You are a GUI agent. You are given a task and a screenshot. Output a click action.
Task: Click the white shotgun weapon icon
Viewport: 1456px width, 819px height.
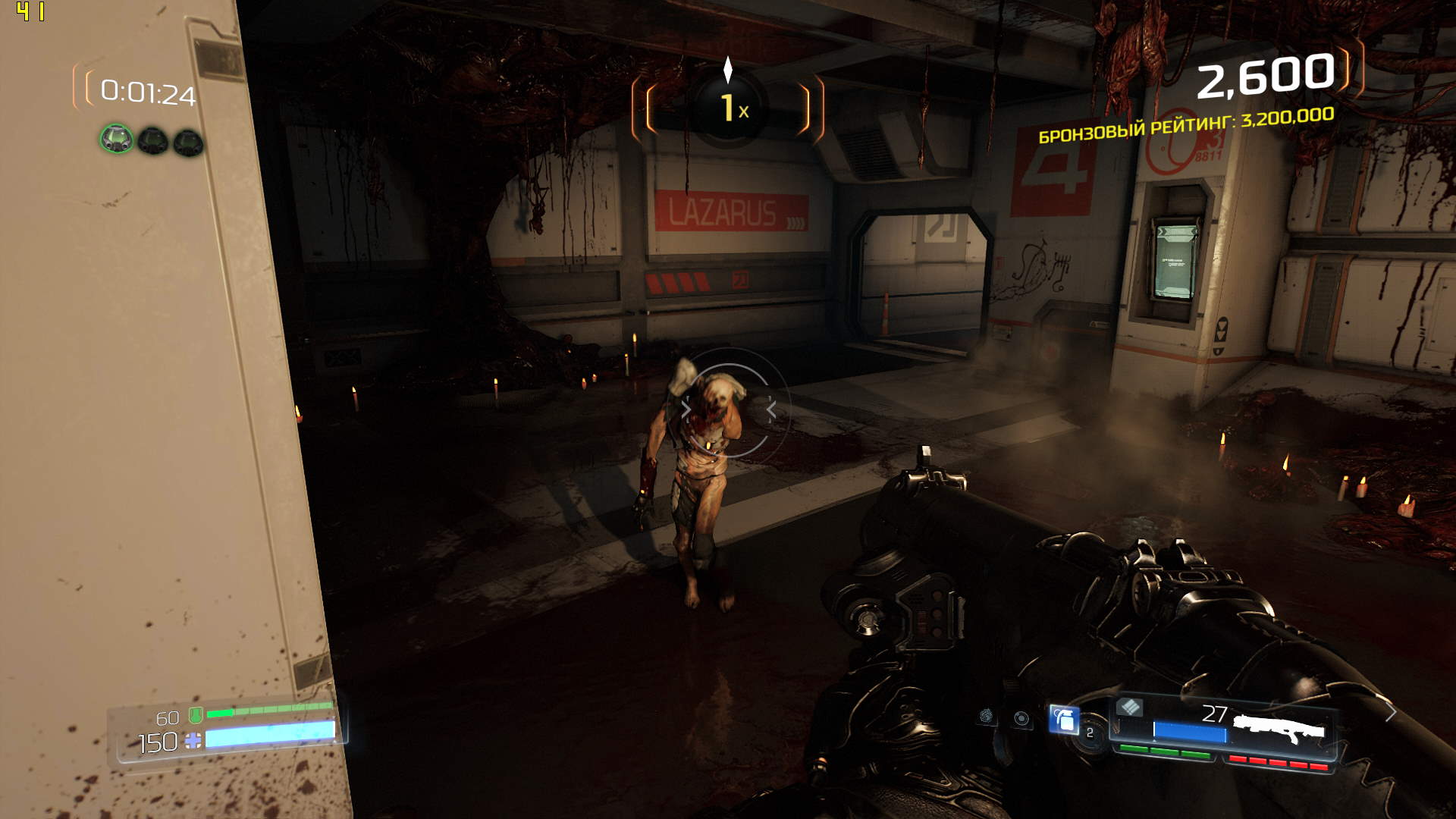(x=1279, y=729)
